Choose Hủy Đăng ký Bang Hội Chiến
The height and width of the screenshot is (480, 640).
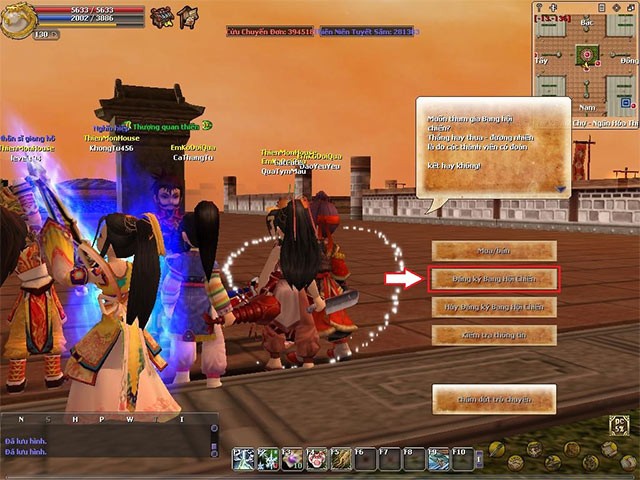(x=493, y=307)
